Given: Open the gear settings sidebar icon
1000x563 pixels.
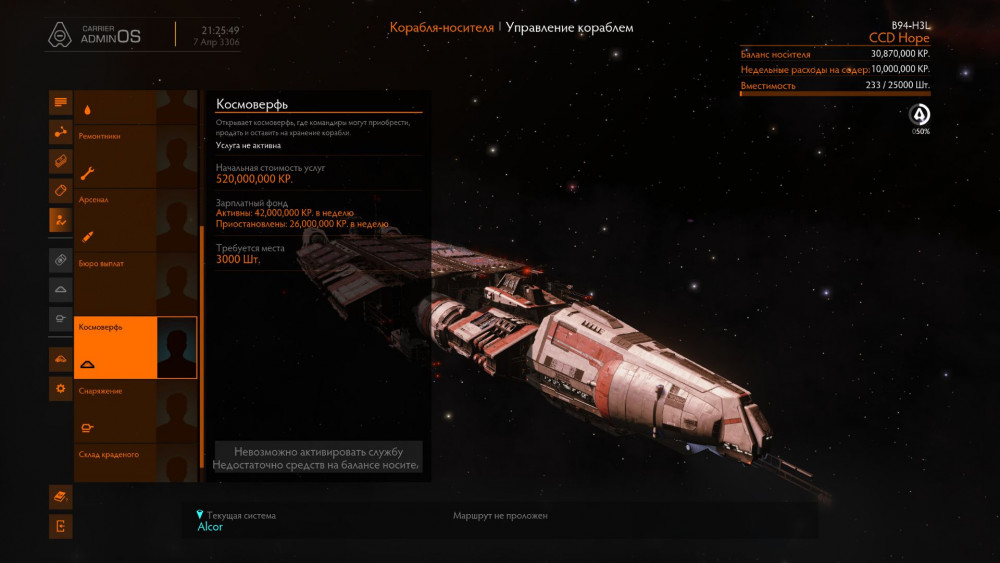Looking at the screenshot, I should coord(61,389).
